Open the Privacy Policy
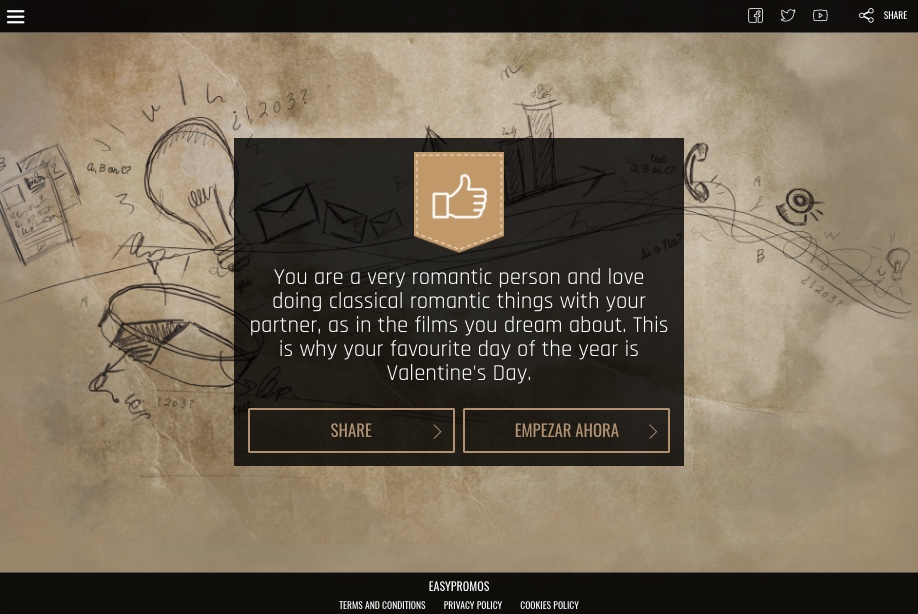Screen dimensions: 918x614 473,605
